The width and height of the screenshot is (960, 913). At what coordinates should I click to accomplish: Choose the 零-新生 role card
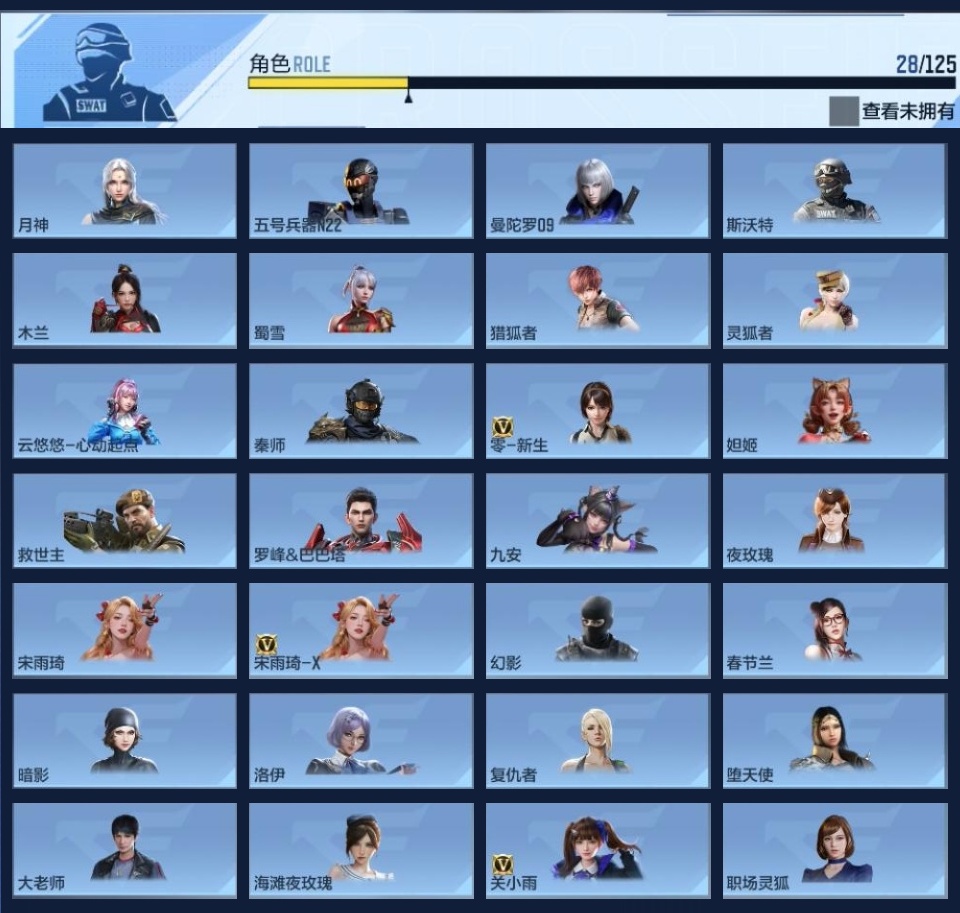[x=598, y=410]
